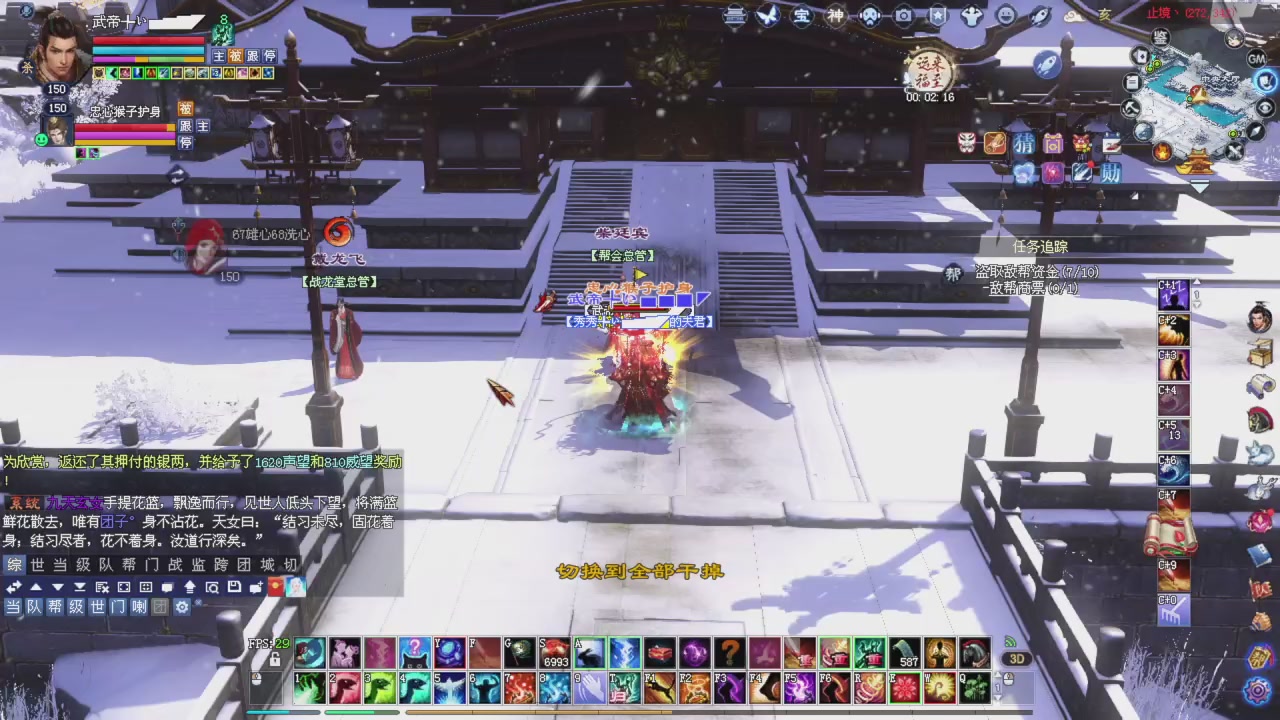This screenshot has height=720, width=1280.
Task: Click the quest link 盗取敌帮资金(7/10)
Action: point(1037,271)
